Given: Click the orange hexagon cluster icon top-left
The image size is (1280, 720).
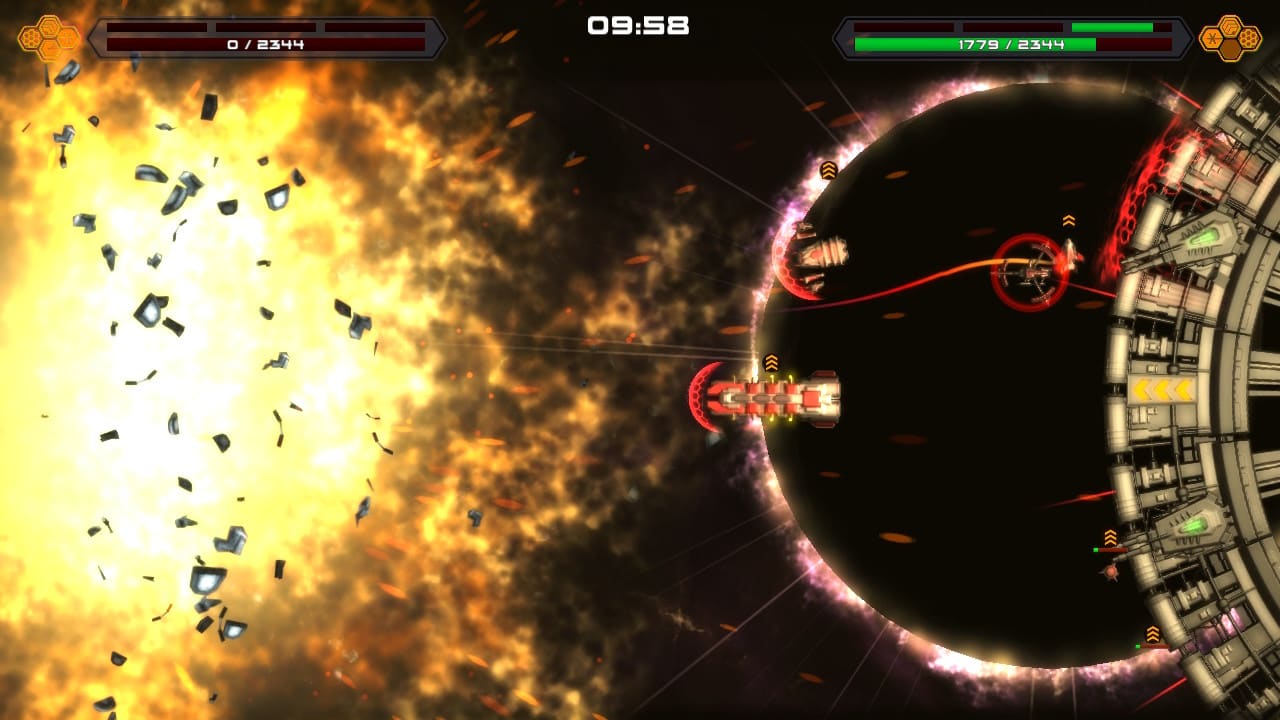Looking at the screenshot, I should (x=47, y=37).
